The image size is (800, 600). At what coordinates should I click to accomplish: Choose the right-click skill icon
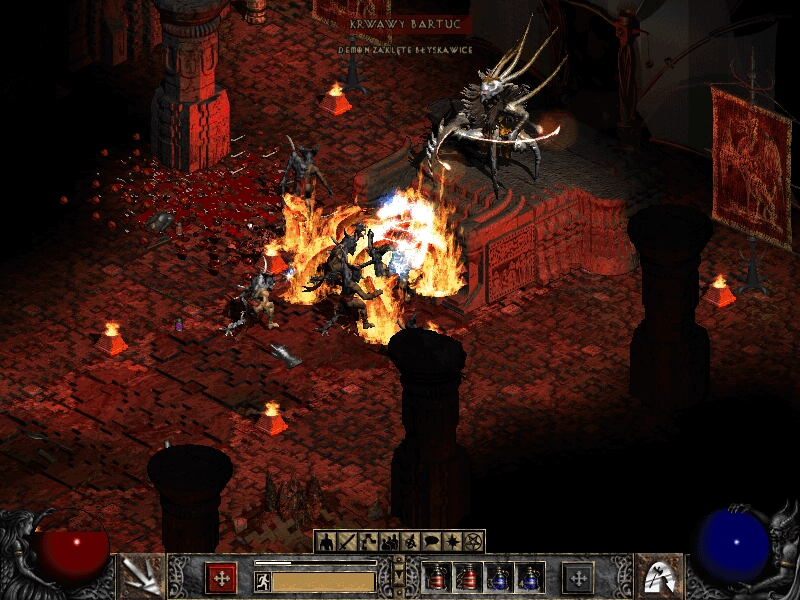[x=659, y=576]
